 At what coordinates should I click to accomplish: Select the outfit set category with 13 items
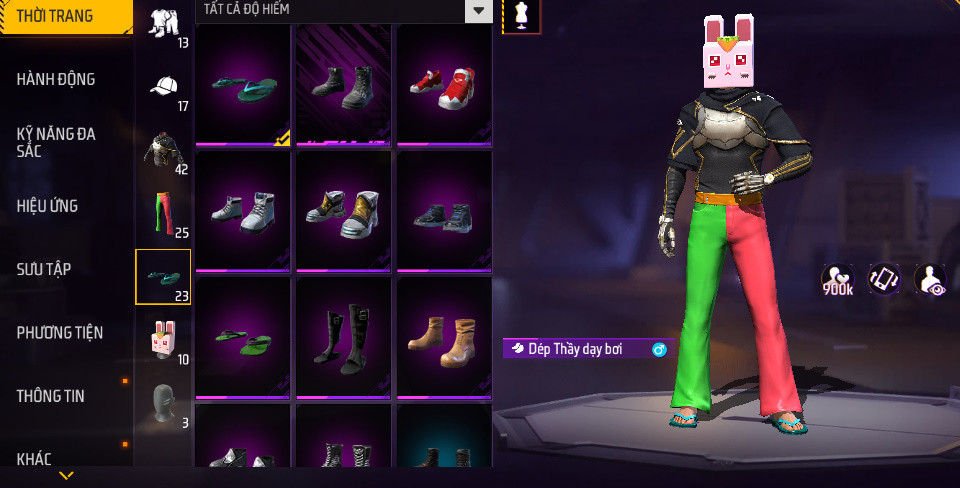click(164, 24)
